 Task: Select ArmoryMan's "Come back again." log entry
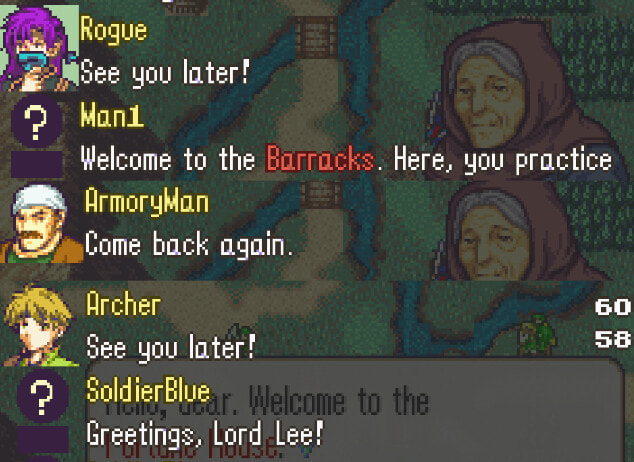(189, 245)
